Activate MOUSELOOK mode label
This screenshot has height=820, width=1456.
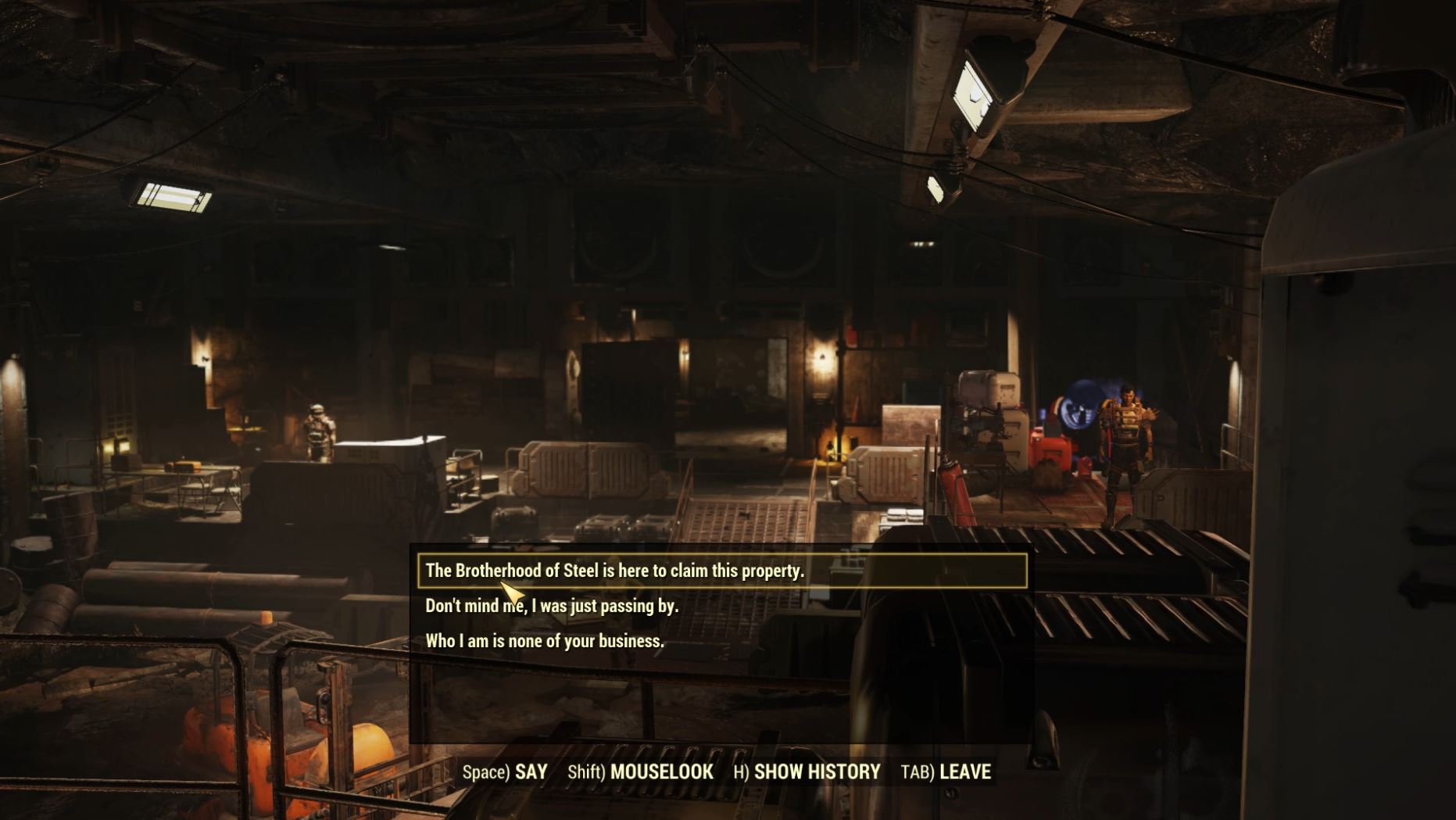tap(664, 772)
